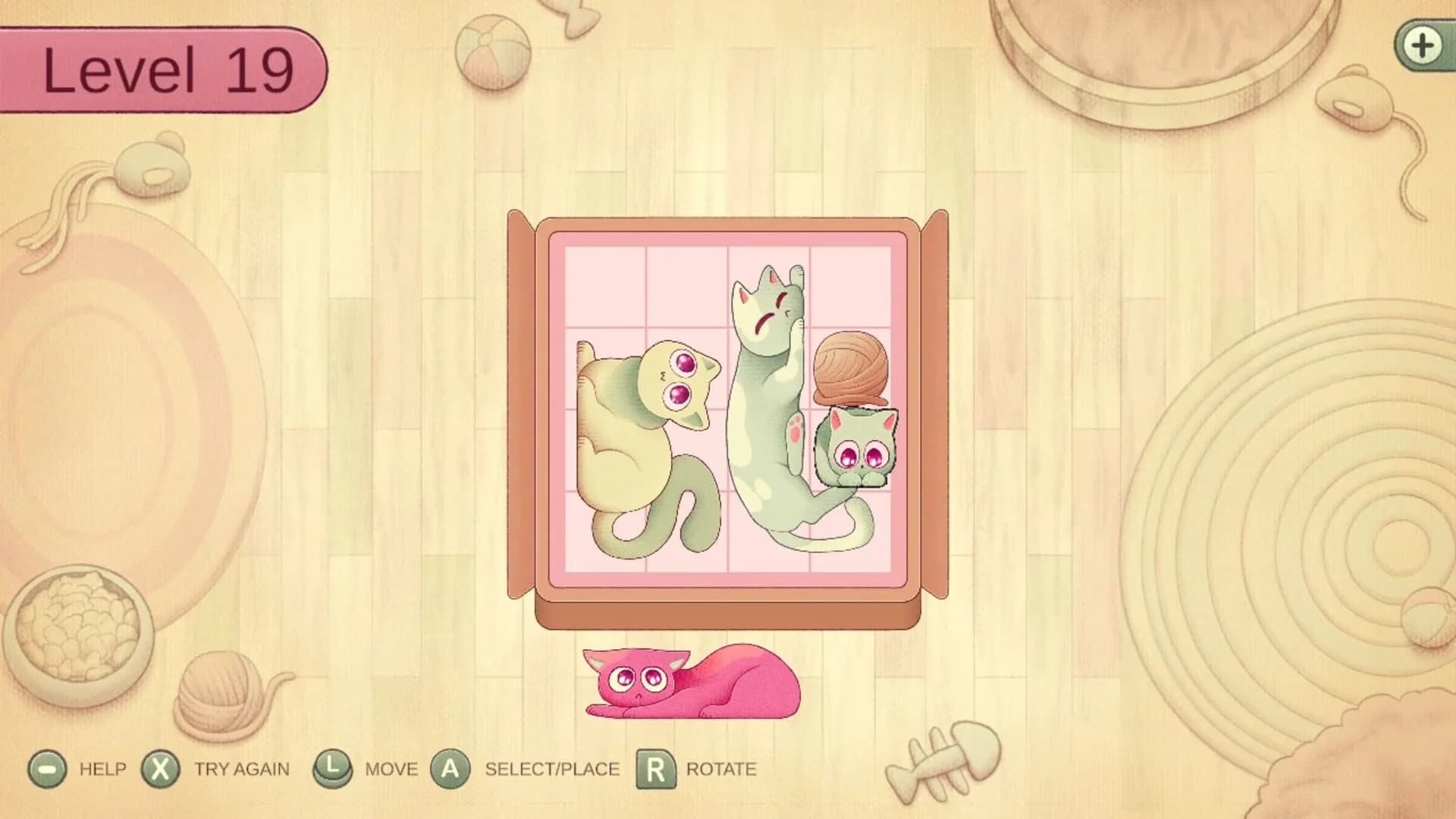The width and height of the screenshot is (1456, 819).
Task: Open HELP from the bottom bar
Action: tap(104, 768)
